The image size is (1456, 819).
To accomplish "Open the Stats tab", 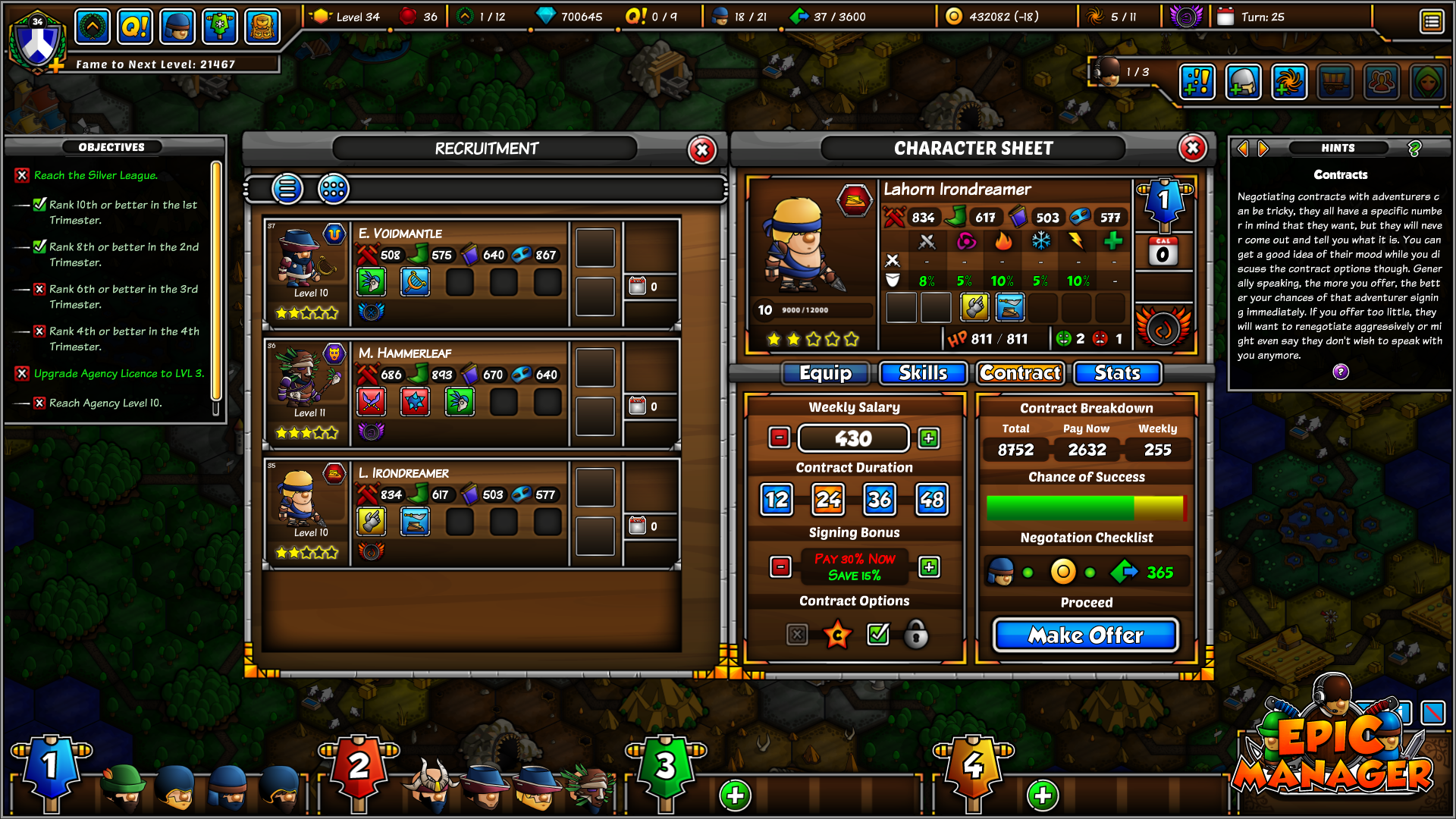I will point(1116,372).
